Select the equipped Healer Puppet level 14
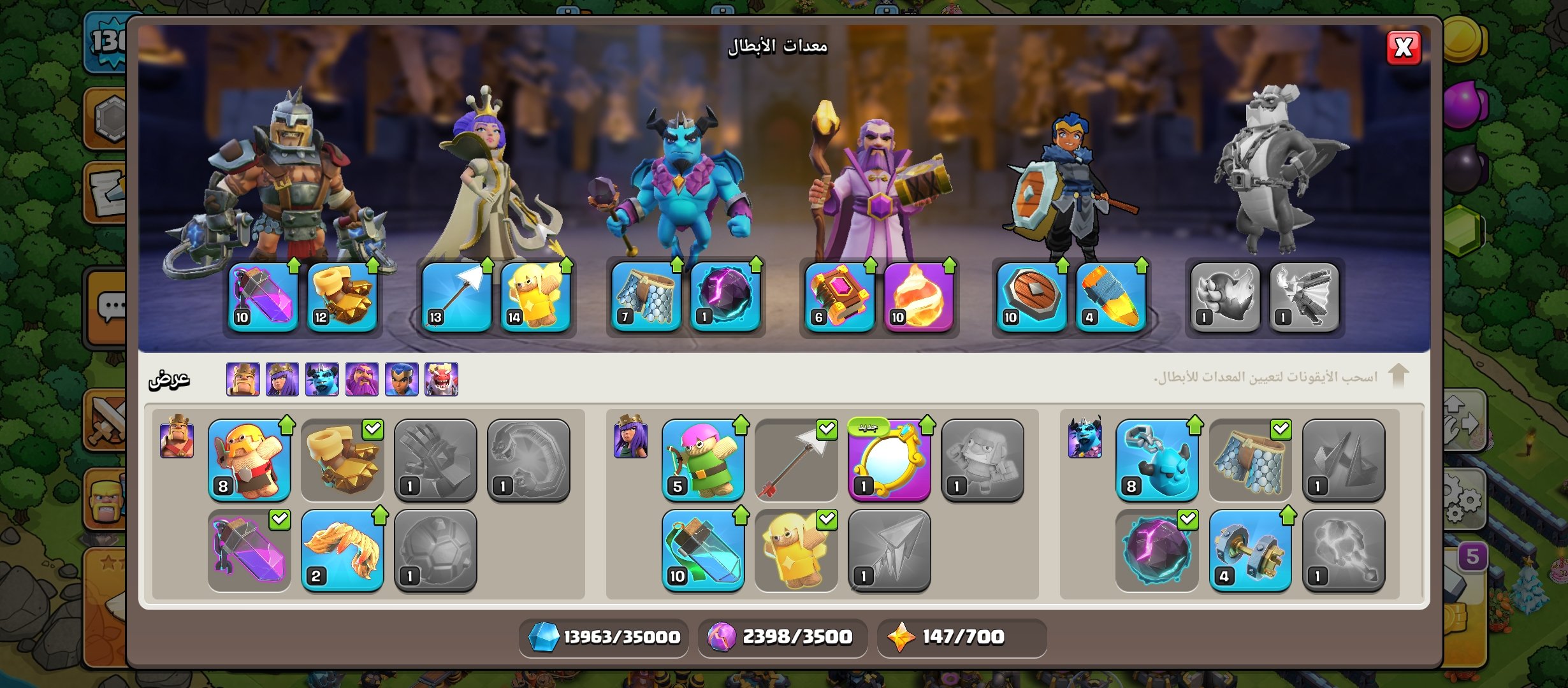 click(x=535, y=297)
